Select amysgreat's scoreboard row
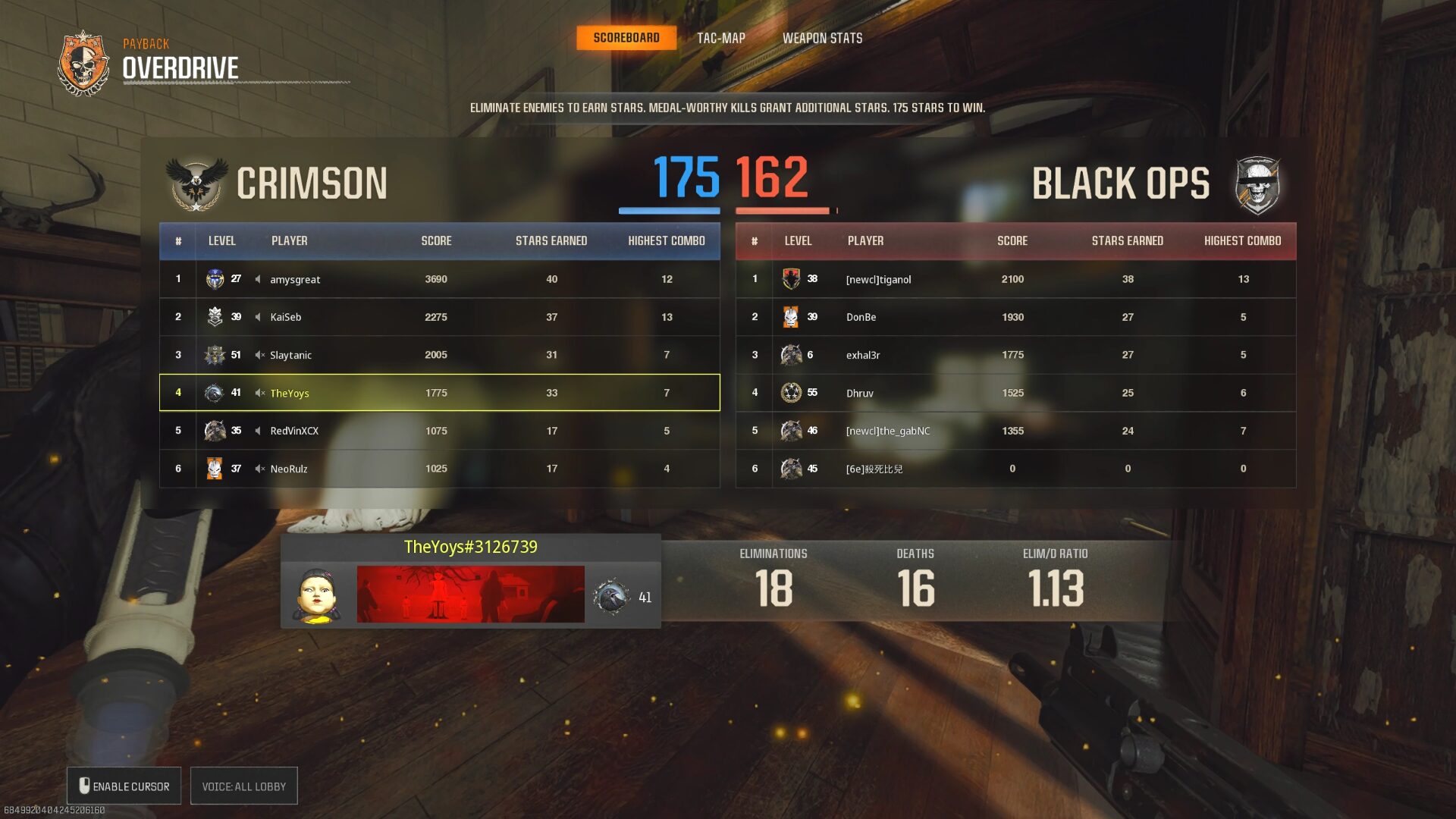The height and width of the screenshot is (819, 1456). point(439,279)
